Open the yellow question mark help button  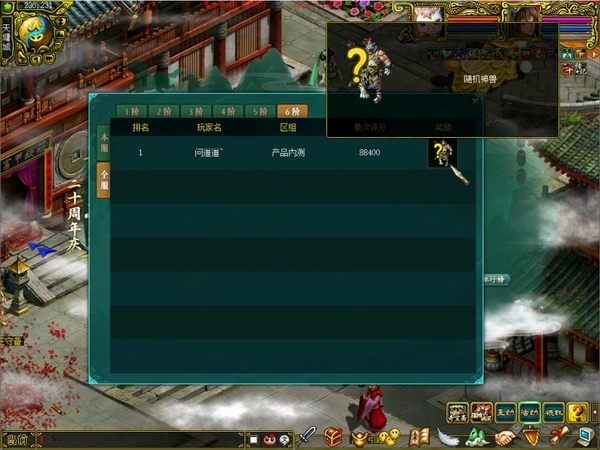point(578,411)
